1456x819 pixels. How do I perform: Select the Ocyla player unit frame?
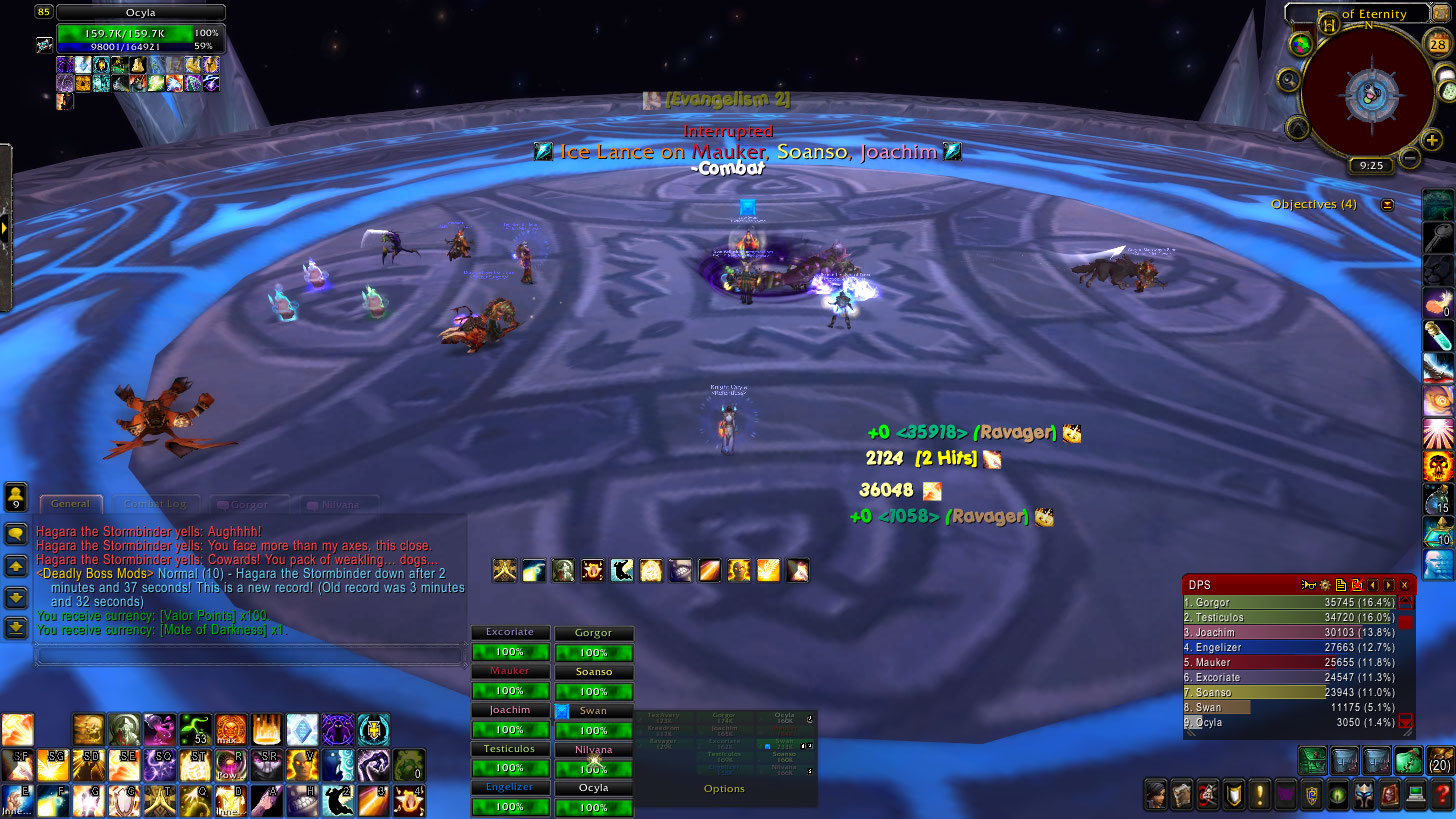pyautogui.click(x=140, y=32)
